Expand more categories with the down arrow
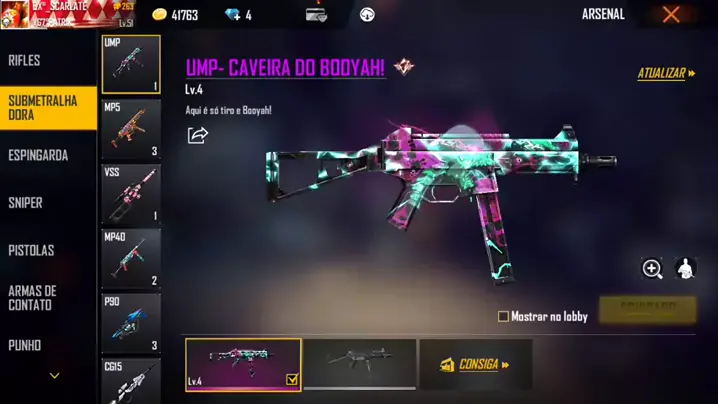 click(54, 377)
